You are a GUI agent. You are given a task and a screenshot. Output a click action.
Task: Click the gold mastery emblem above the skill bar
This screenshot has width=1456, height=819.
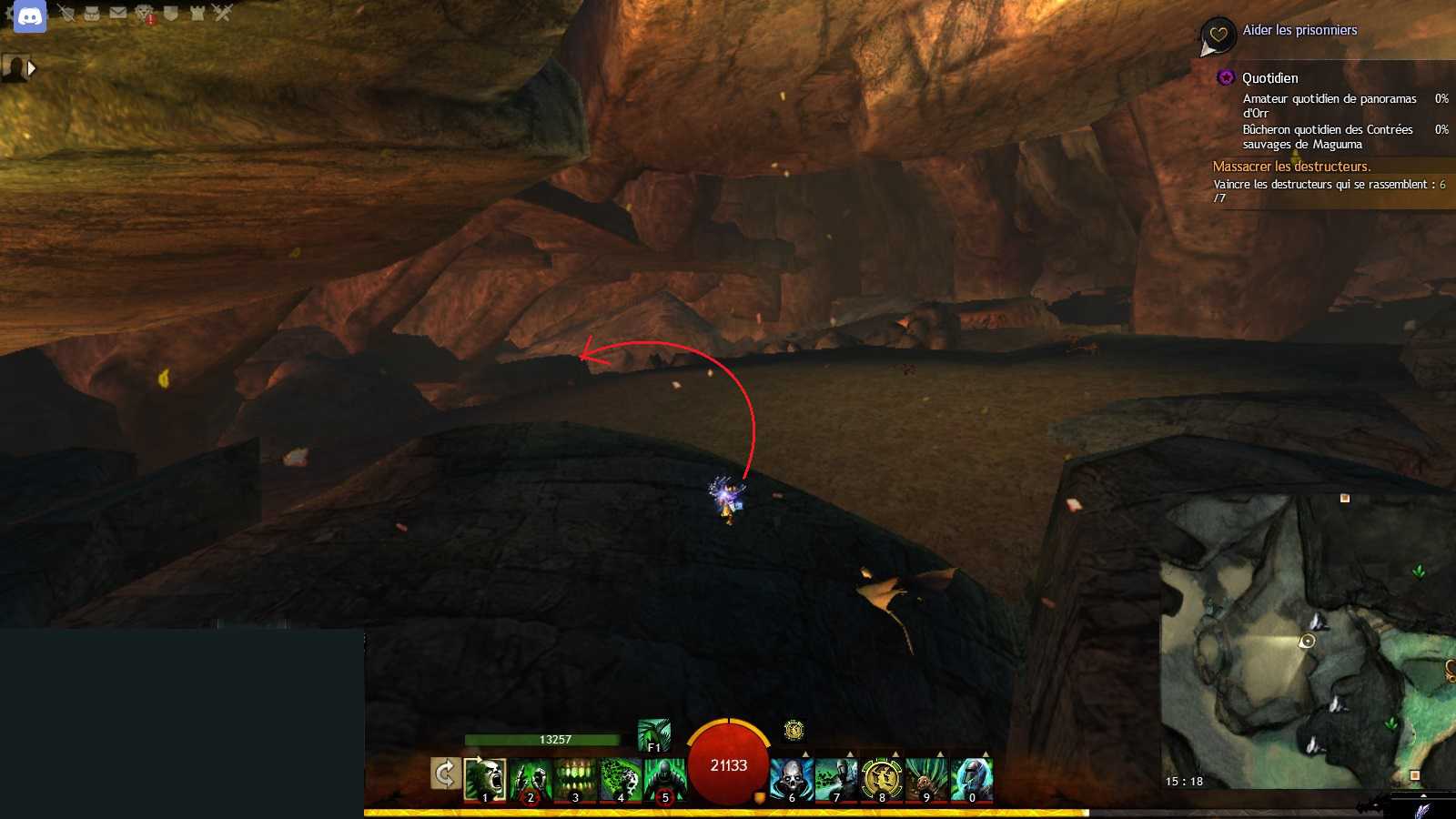[794, 730]
